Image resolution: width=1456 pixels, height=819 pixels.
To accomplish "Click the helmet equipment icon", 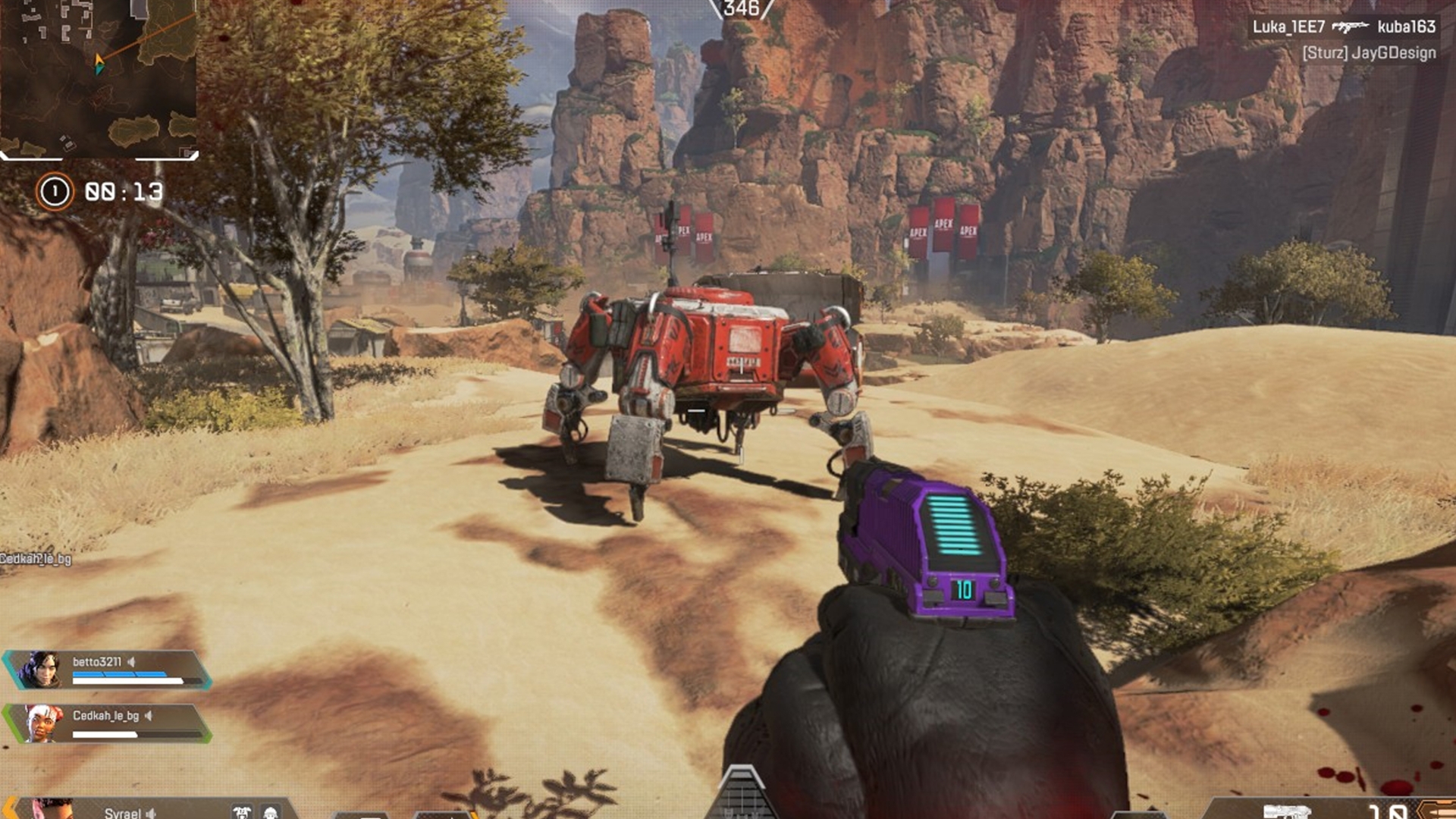I will (x=270, y=813).
